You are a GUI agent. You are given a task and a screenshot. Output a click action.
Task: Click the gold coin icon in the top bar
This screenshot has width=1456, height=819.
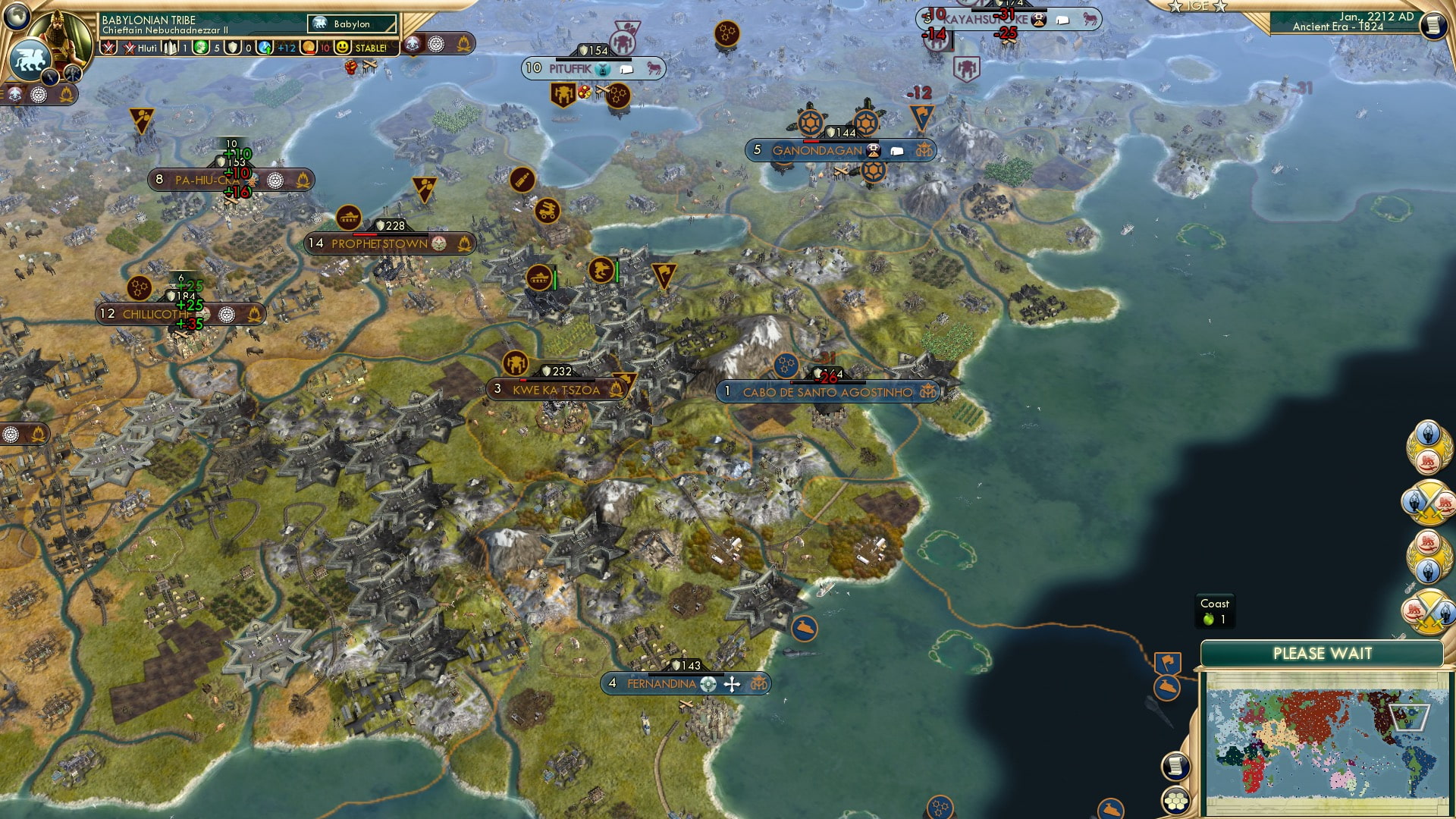(309, 48)
